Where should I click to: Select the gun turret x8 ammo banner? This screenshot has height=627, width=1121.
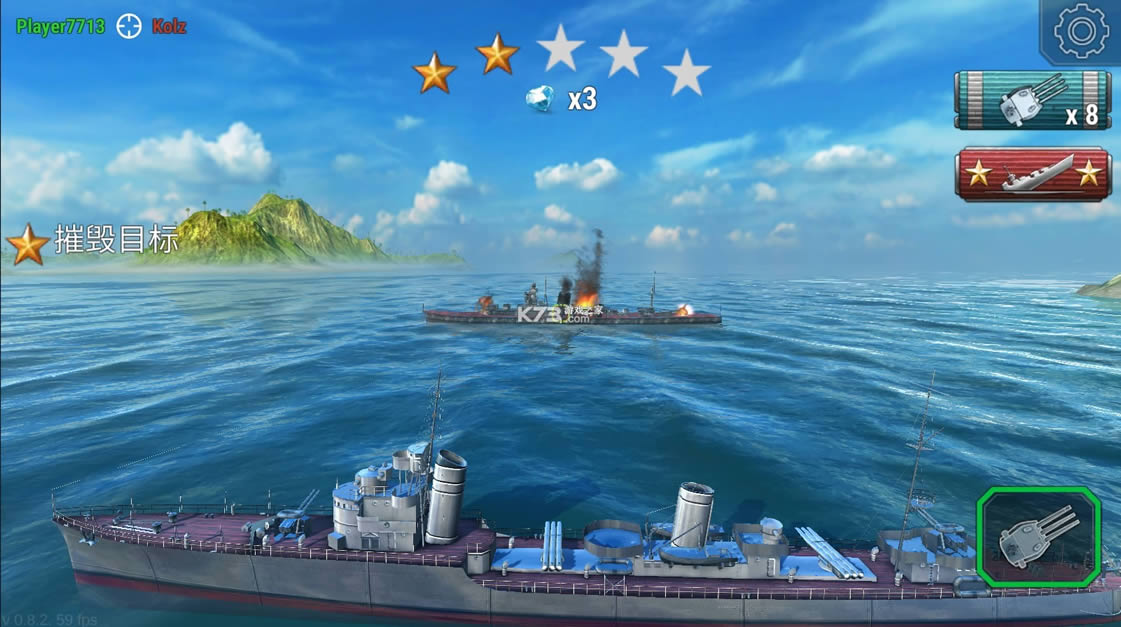(1032, 100)
